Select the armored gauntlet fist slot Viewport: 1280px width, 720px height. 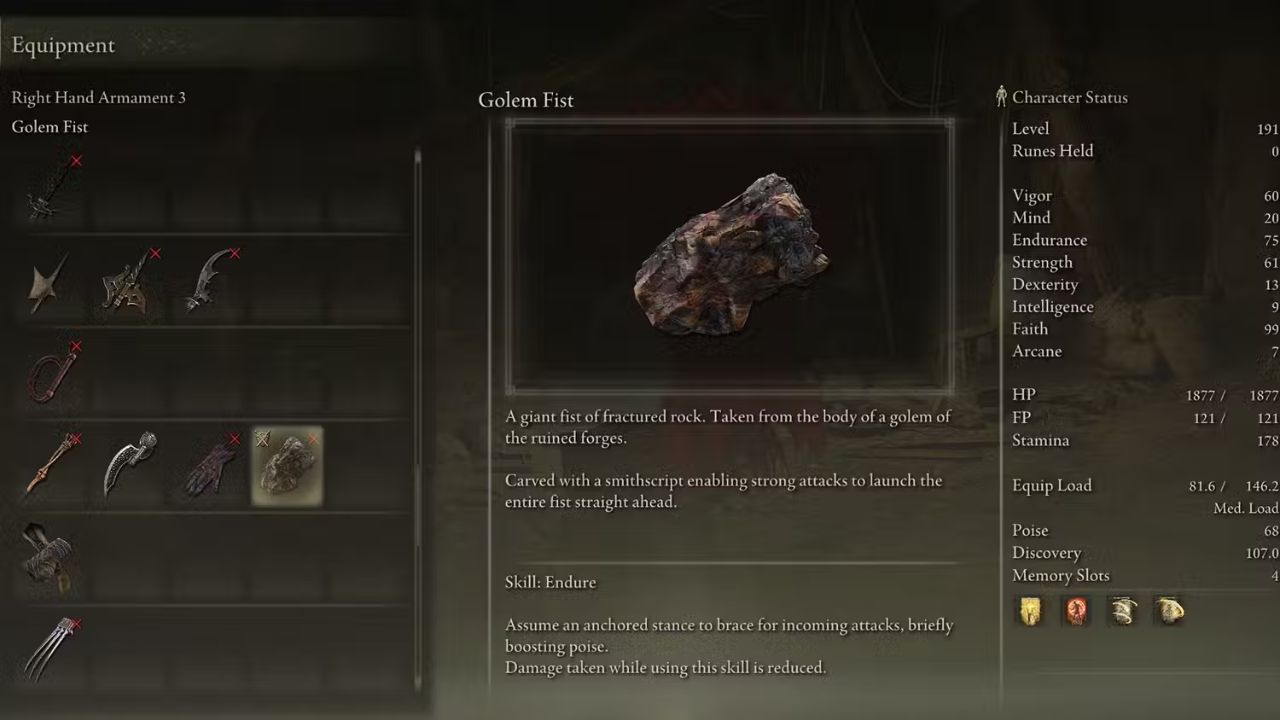click(48, 558)
